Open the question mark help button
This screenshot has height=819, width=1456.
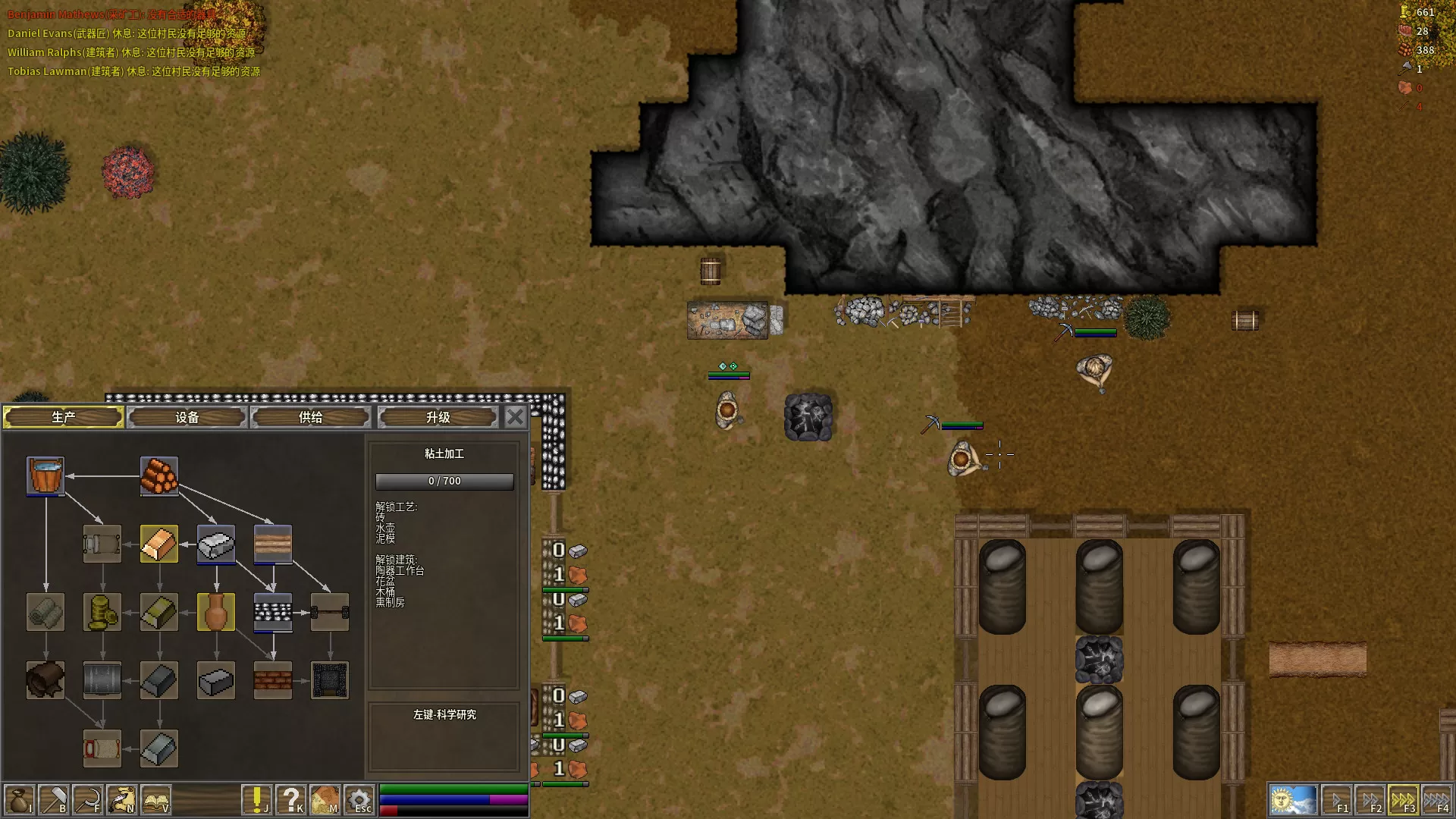290,800
